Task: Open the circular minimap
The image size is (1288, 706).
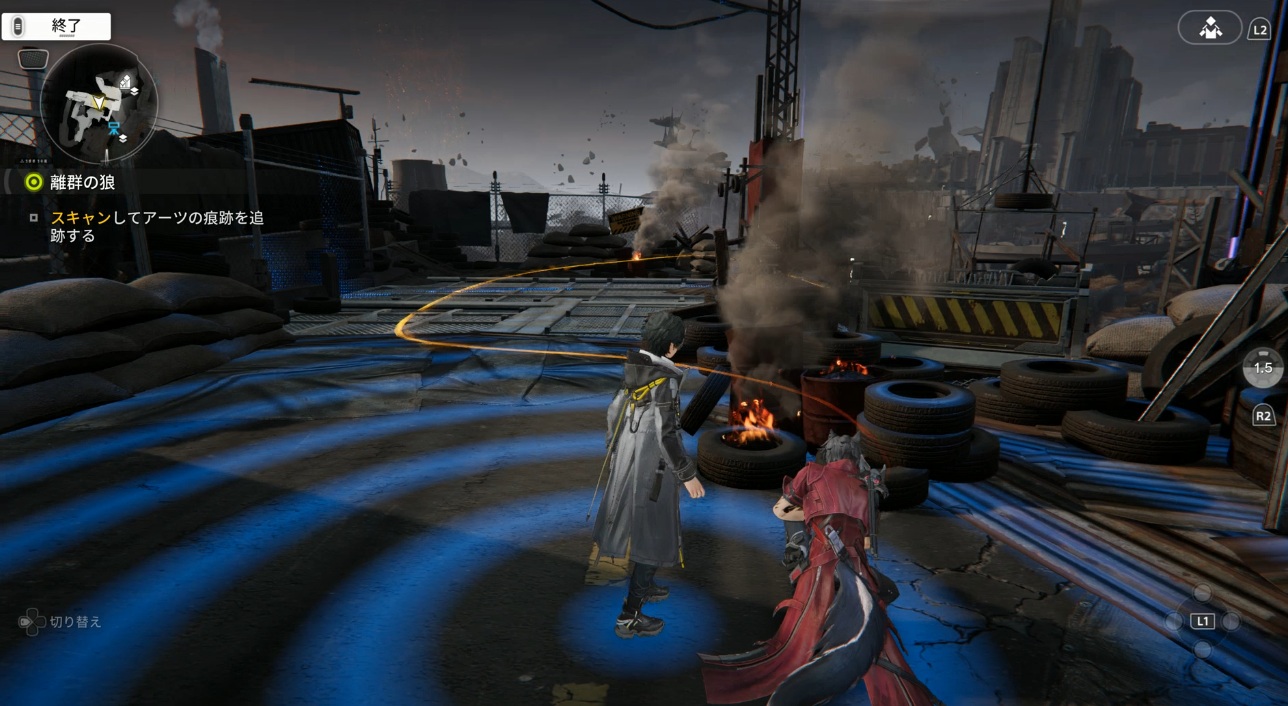Action: pos(99,104)
